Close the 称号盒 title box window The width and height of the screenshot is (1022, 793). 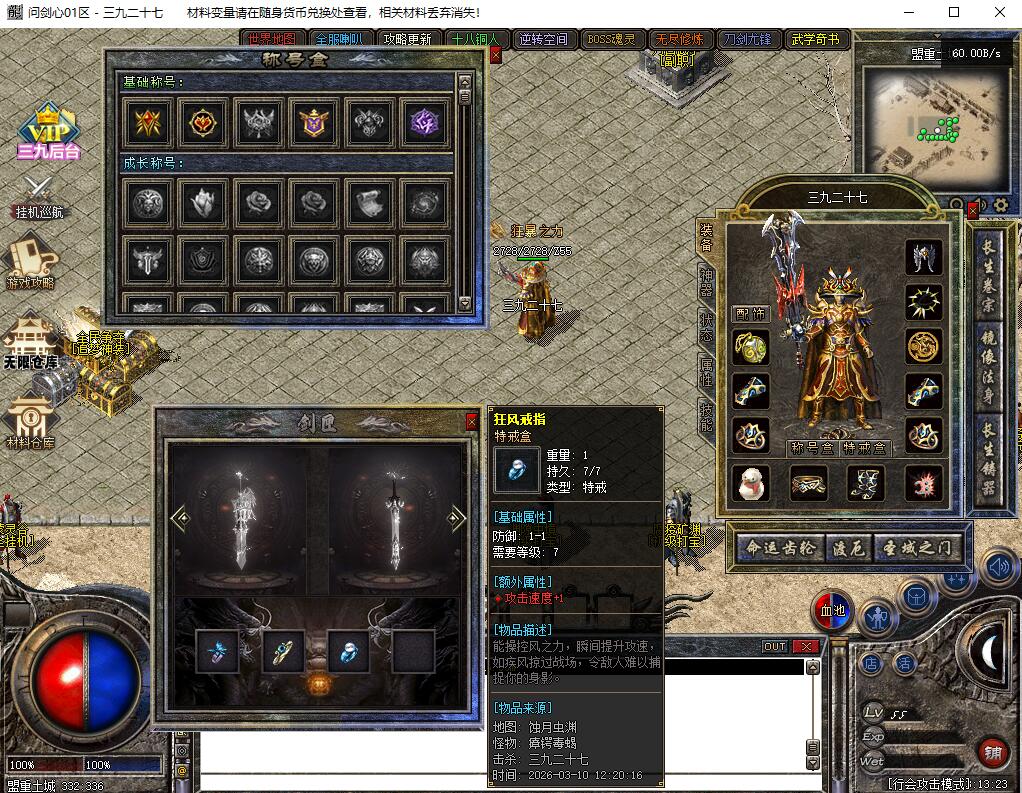click(495, 56)
